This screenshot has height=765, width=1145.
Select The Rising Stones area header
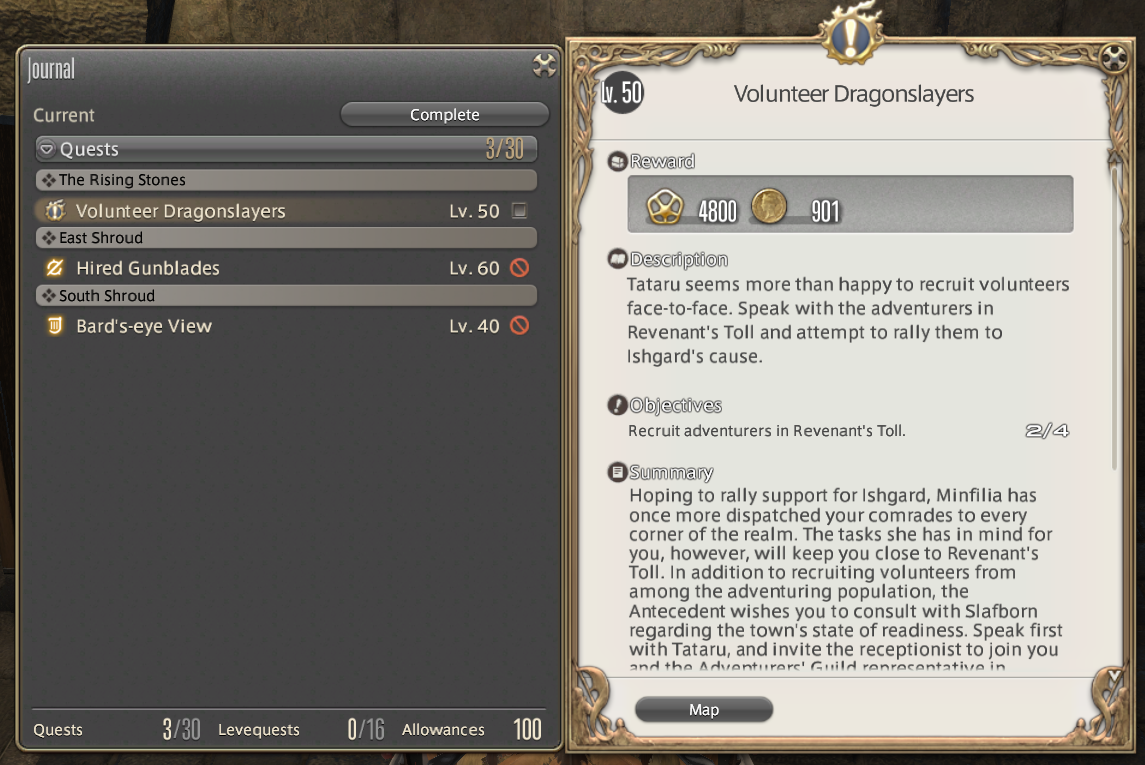click(122, 180)
